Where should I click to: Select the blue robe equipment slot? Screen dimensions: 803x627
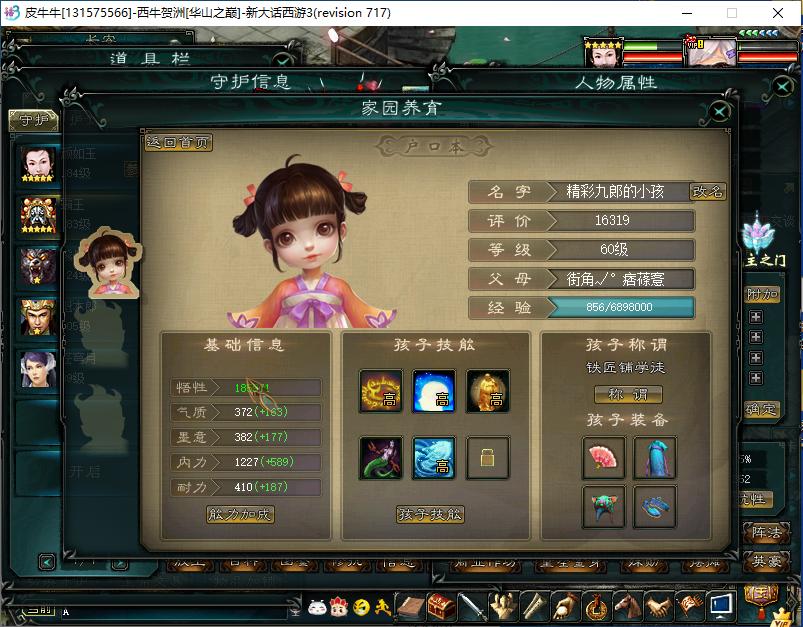(655, 457)
